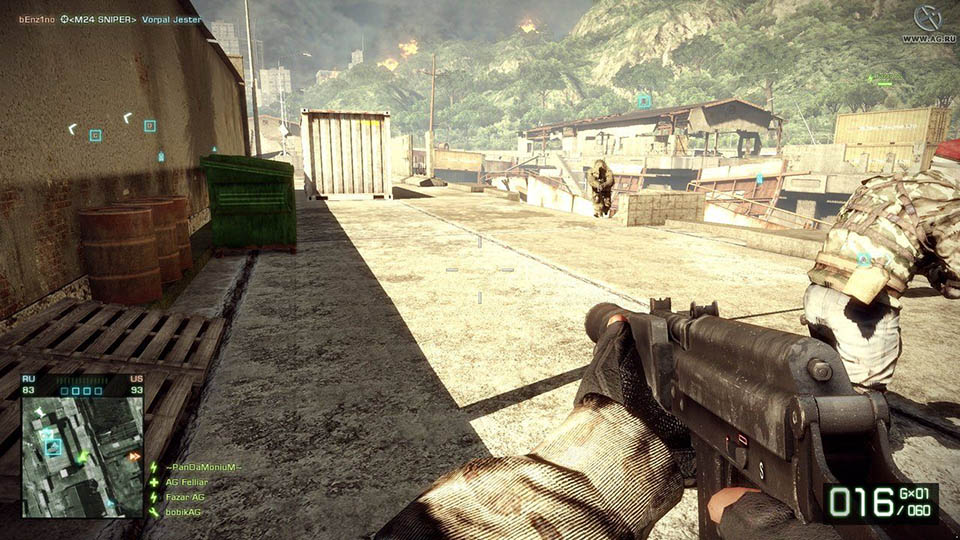Select squad member Fazar AG
This screenshot has height=540, width=960.
tap(183, 497)
